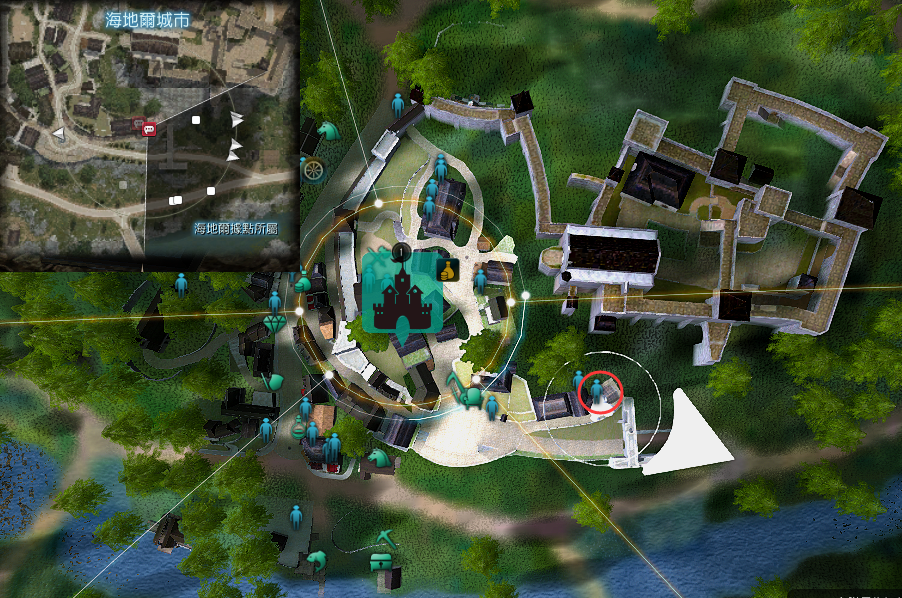Select the fish vendor icon
The width and height of the screenshot is (902, 598).
(318, 559)
